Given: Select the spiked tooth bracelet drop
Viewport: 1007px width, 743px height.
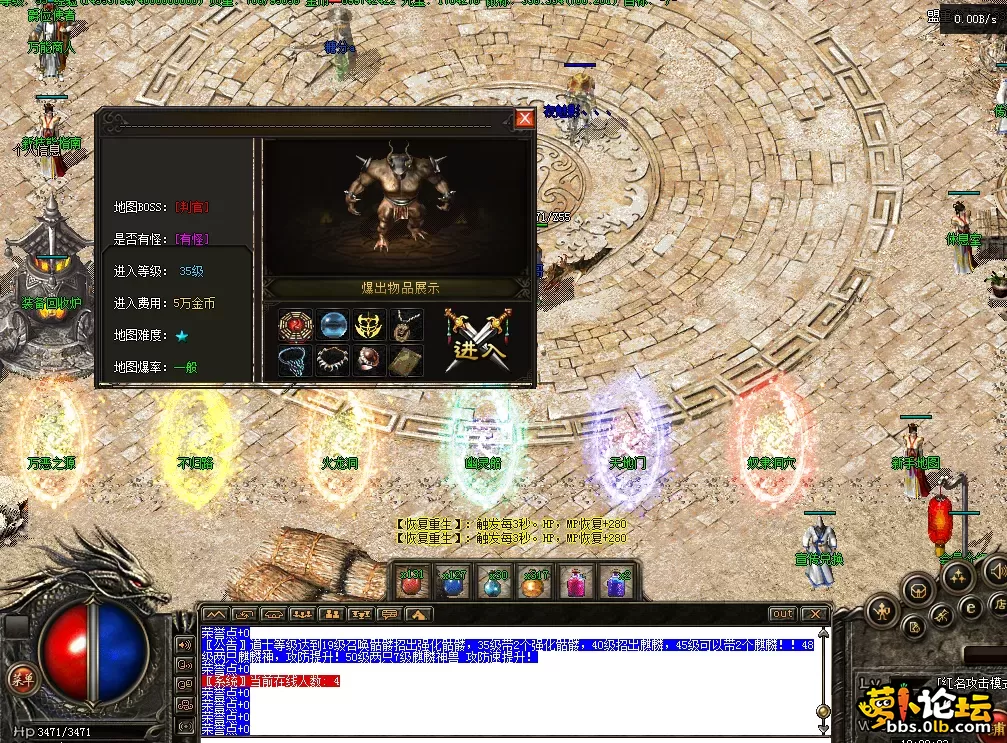Looking at the screenshot, I should point(332,360).
